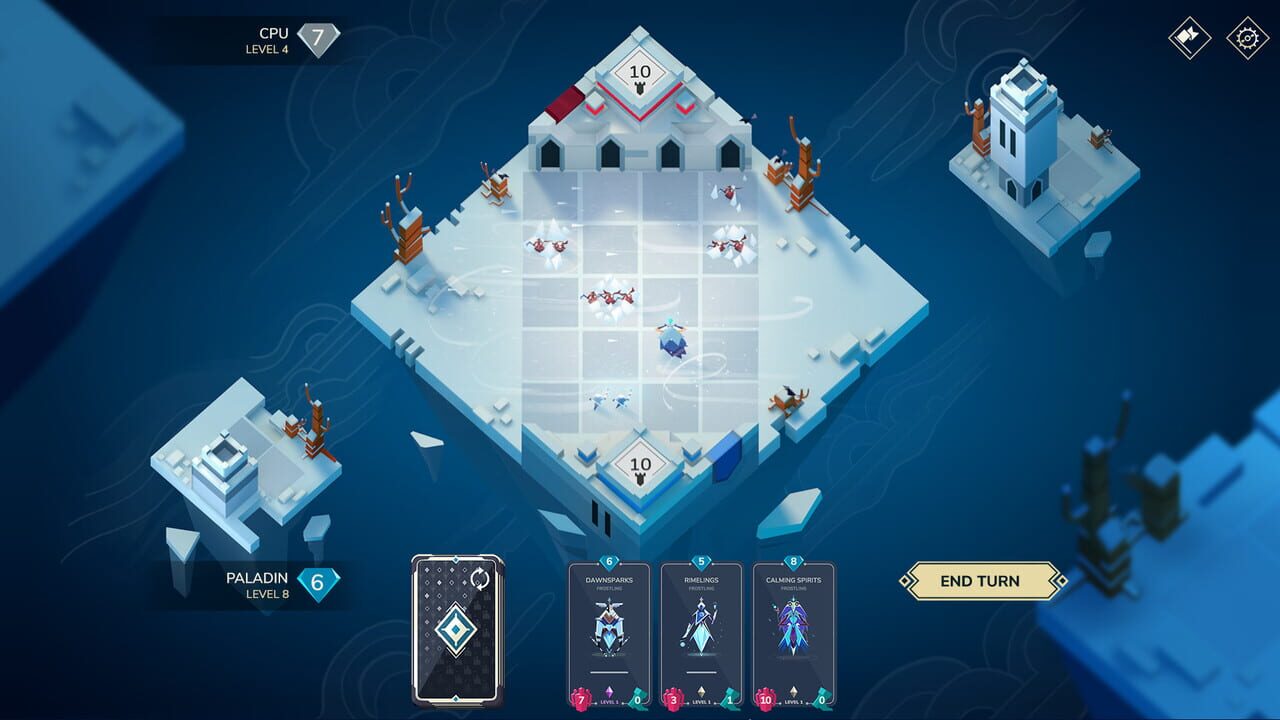Click the movement boot icon on Rimelings
This screenshot has height=720, width=1280.
click(x=730, y=700)
